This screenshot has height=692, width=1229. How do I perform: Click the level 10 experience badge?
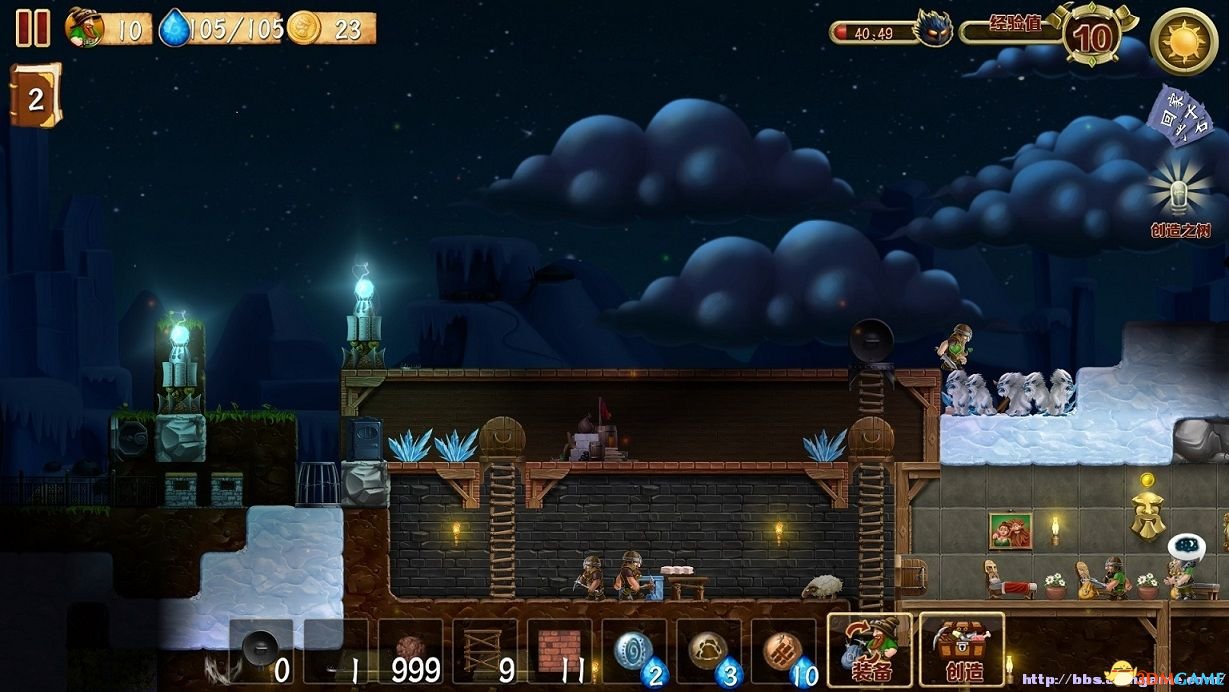1094,37
